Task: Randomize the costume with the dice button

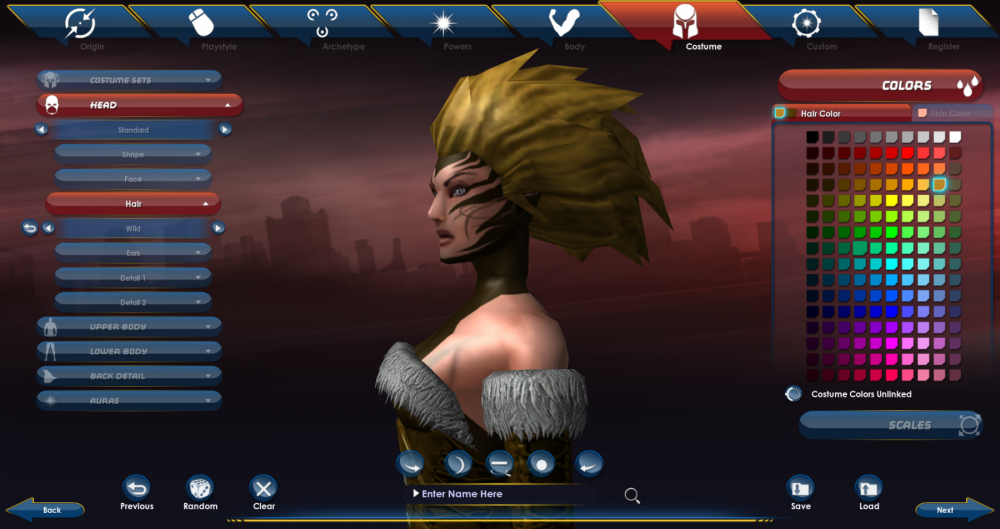Action: pos(200,488)
